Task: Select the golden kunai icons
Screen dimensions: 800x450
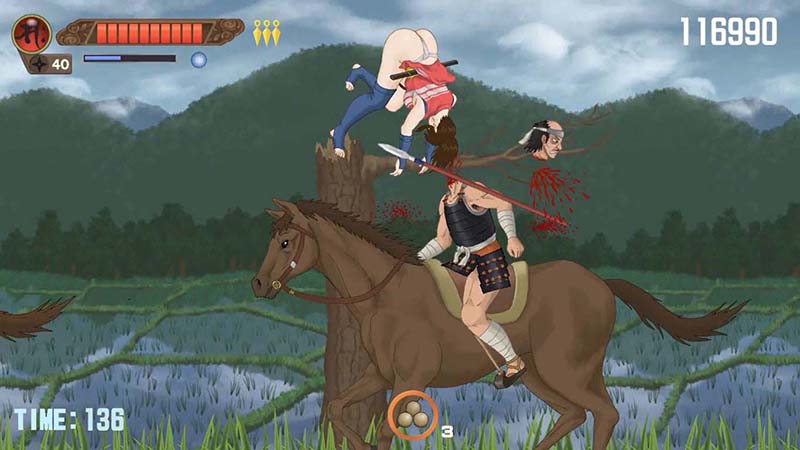Action: [266, 32]
